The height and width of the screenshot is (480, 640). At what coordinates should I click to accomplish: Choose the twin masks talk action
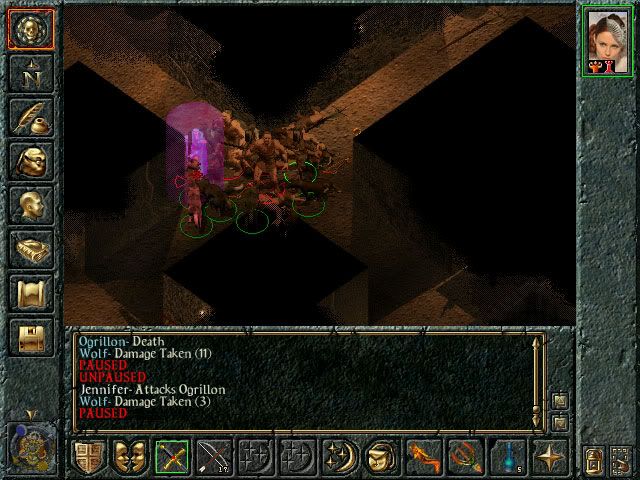tap(131, 458)
